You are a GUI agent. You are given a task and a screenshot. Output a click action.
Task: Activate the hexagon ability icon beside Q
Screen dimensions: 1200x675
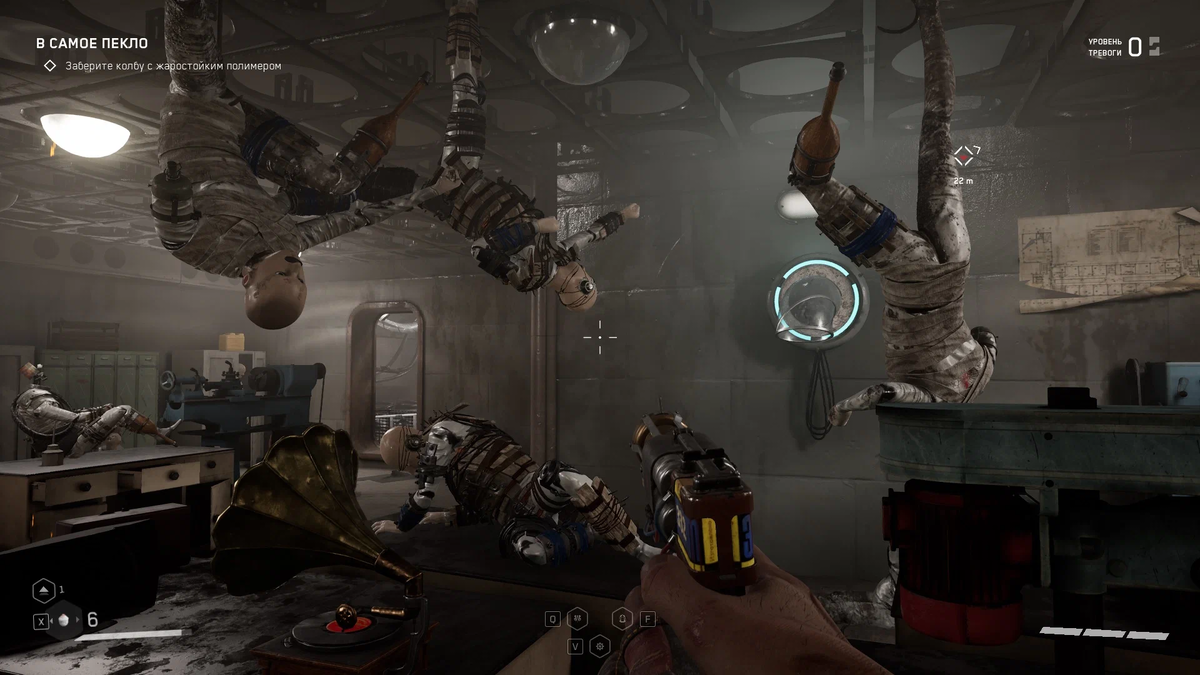[577, 618]
